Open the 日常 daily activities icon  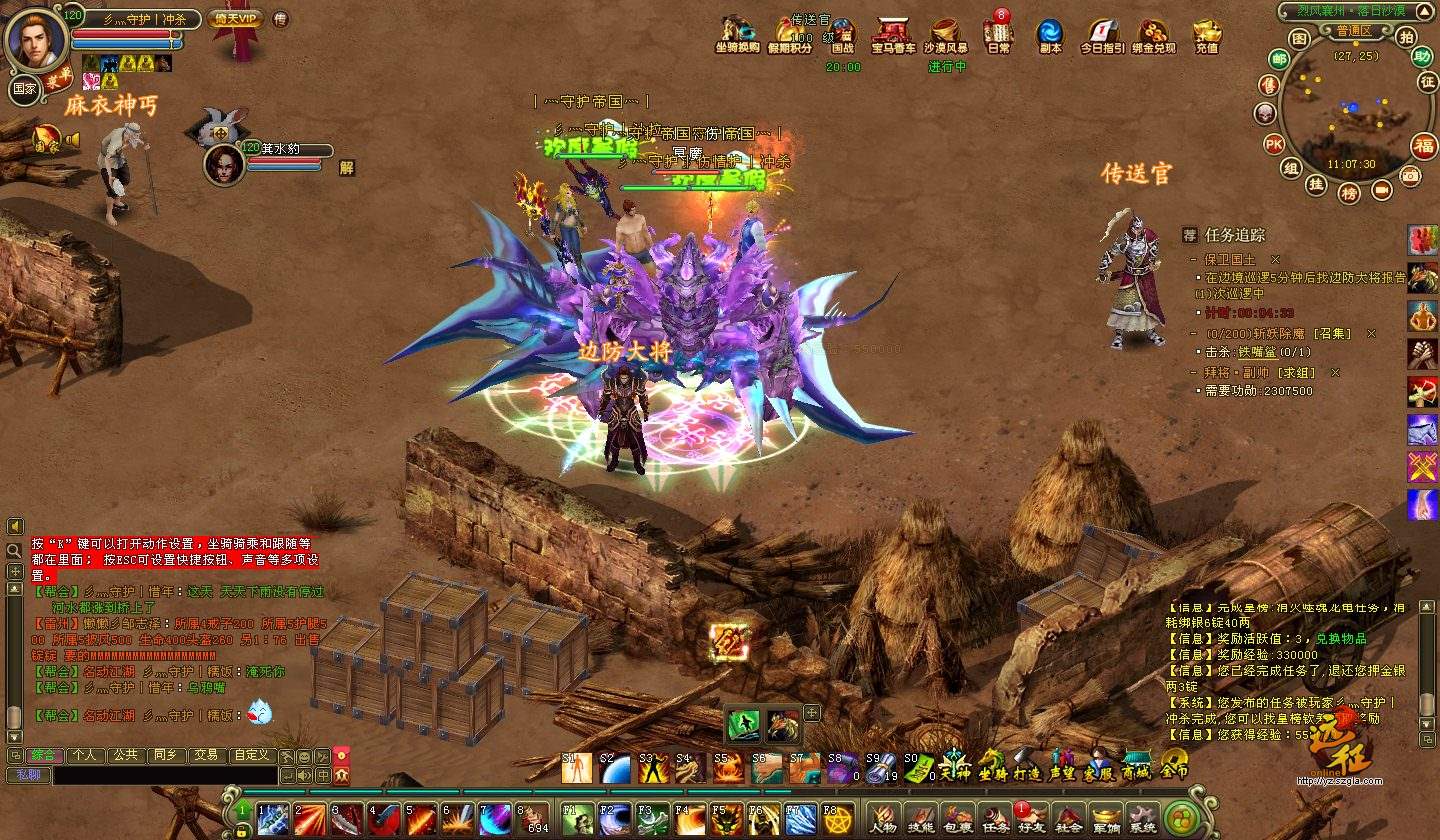tap(998, 35)
